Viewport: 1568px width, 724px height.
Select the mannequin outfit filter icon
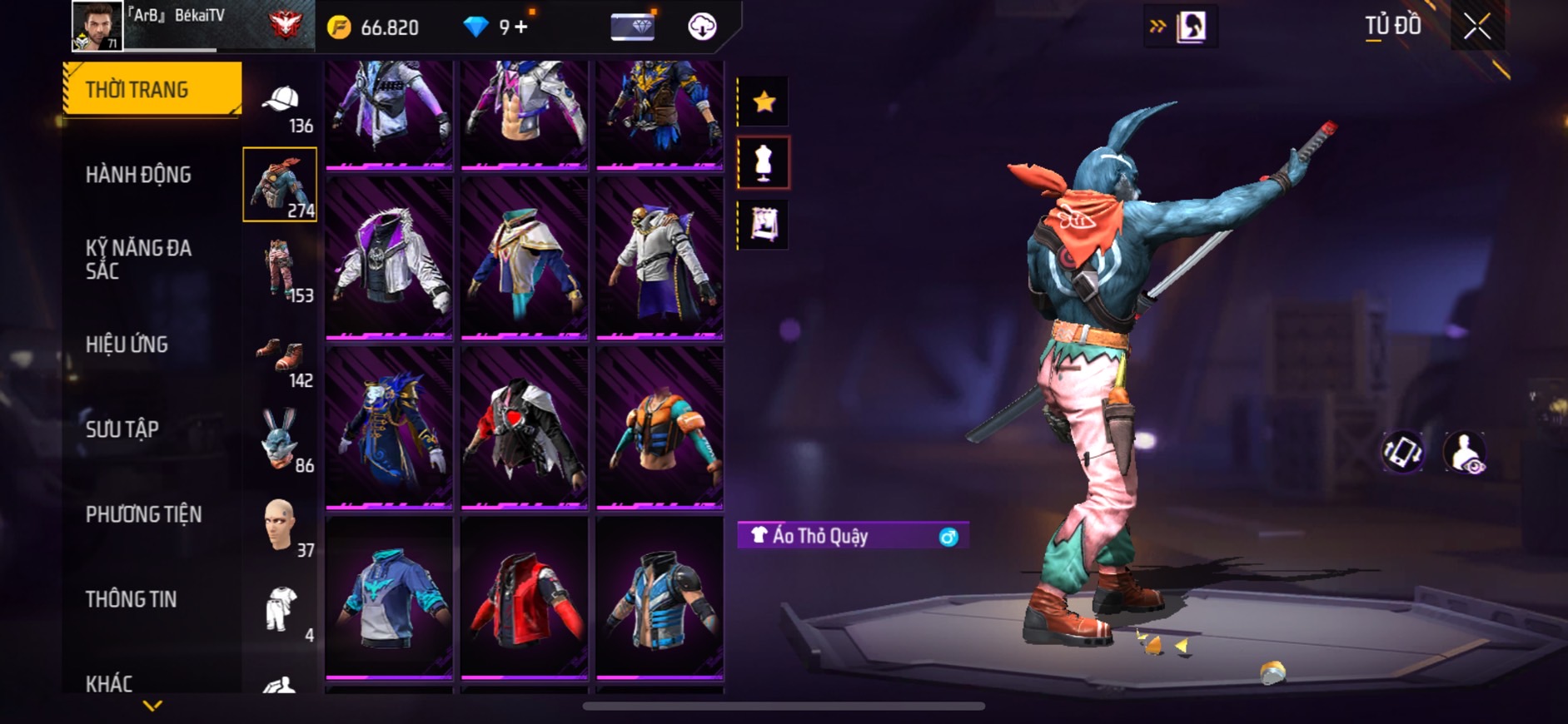(764, 163)
